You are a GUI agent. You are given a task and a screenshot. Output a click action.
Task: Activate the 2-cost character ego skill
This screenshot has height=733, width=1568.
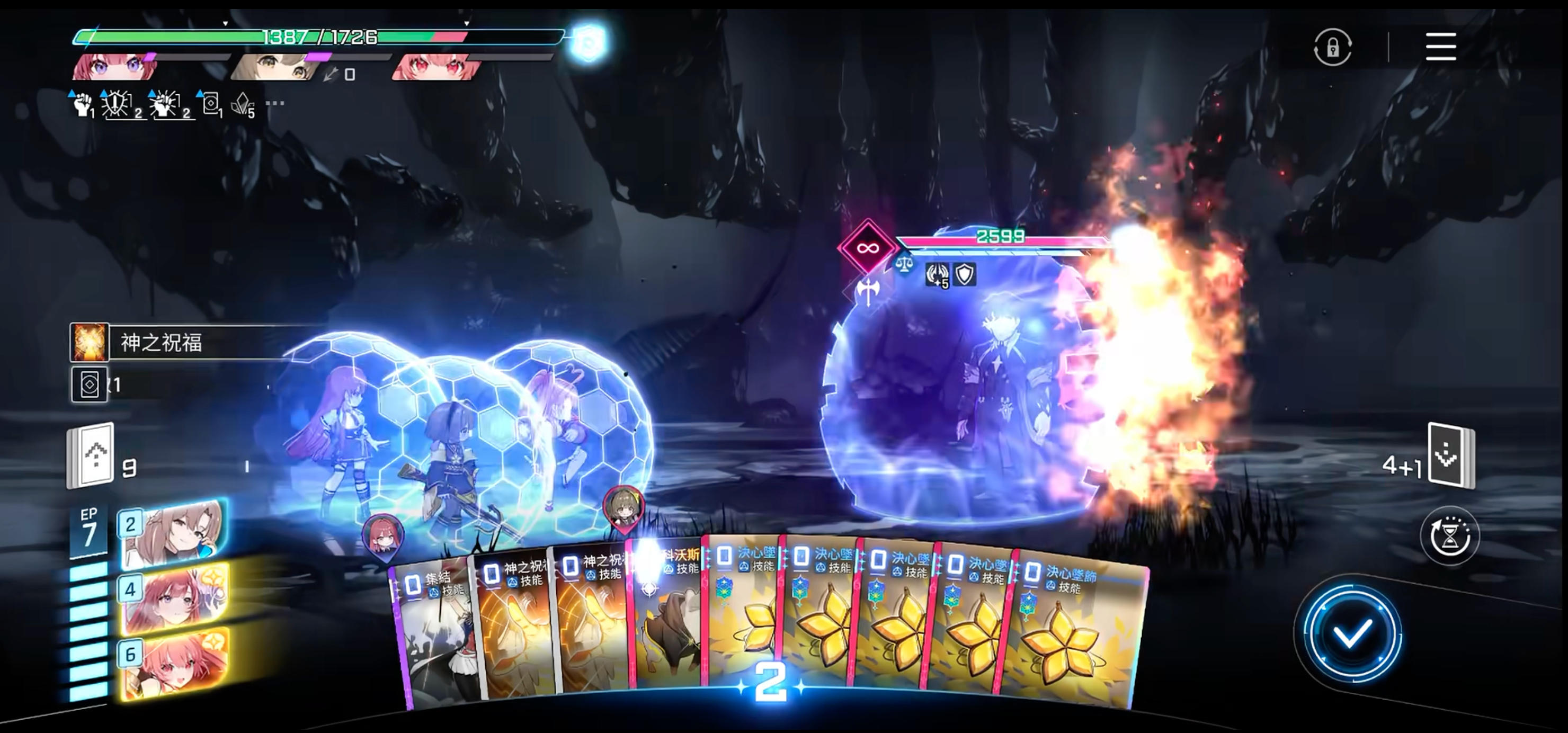tap(173, 533)
